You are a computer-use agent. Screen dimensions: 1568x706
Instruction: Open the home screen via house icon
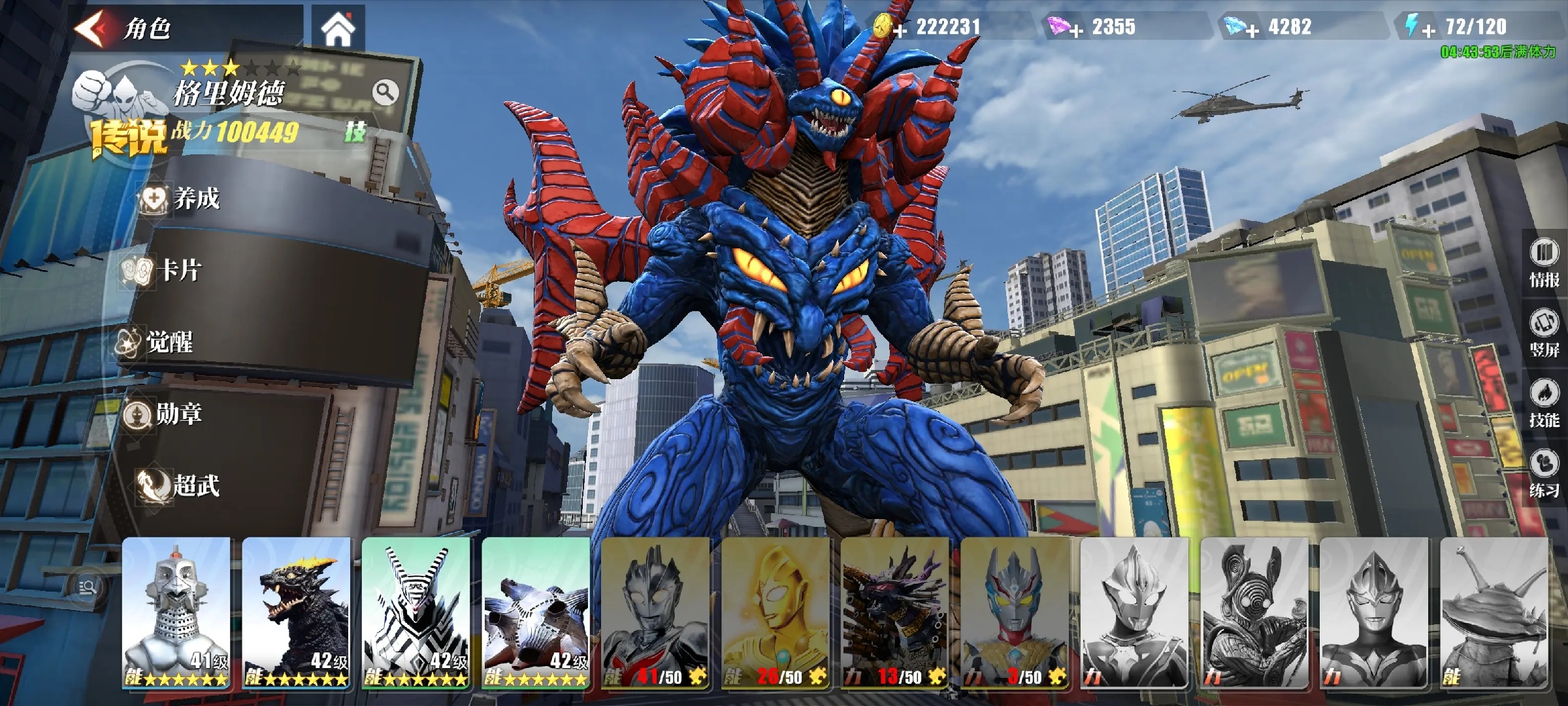(x=338, y=29)
